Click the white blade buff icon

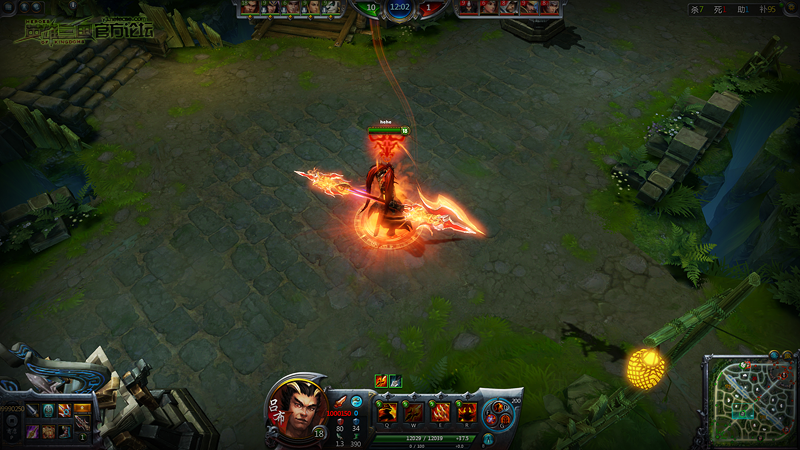[395, 380]
